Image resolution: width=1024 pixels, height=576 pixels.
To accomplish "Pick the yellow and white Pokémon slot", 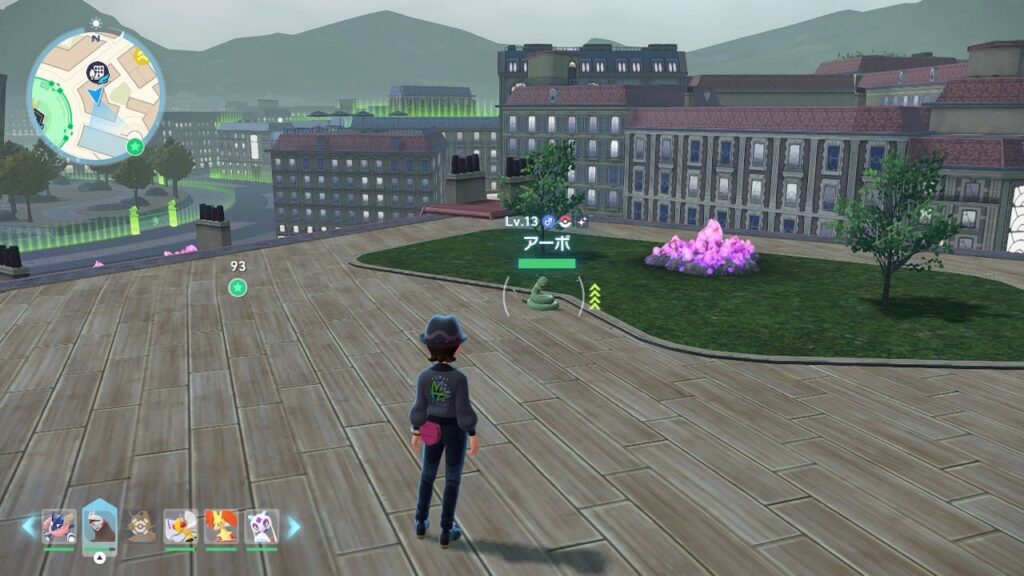I will 180,527.
